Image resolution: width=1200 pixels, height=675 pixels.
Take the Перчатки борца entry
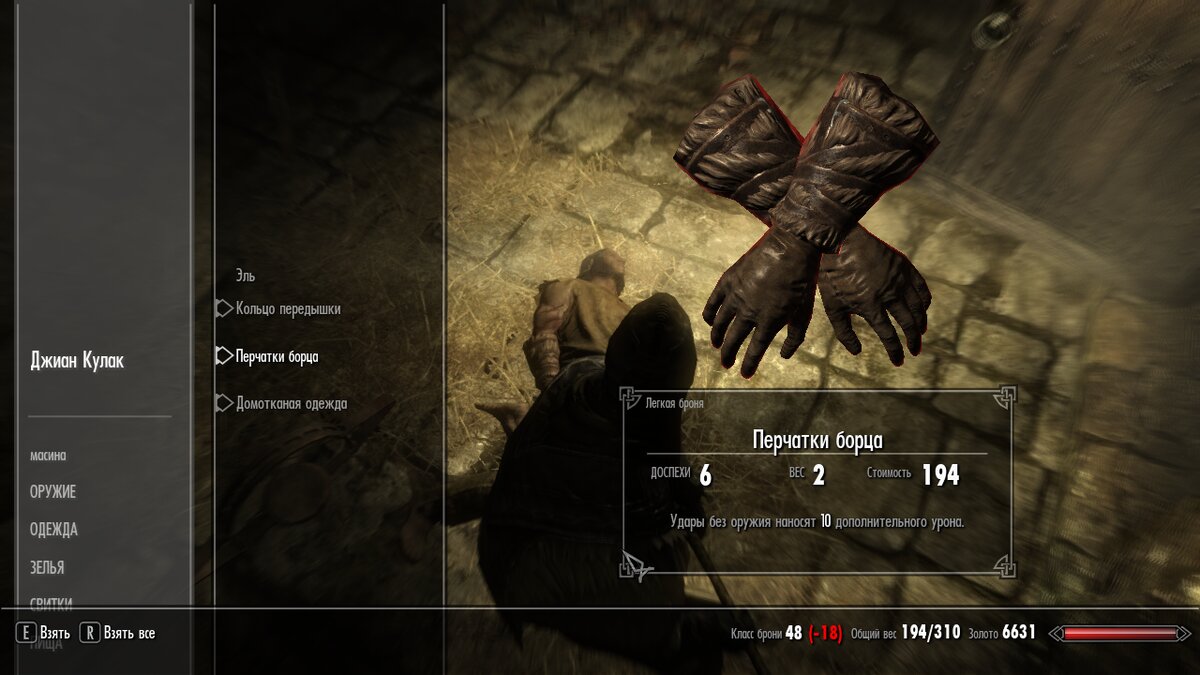(x=277, y=357)
